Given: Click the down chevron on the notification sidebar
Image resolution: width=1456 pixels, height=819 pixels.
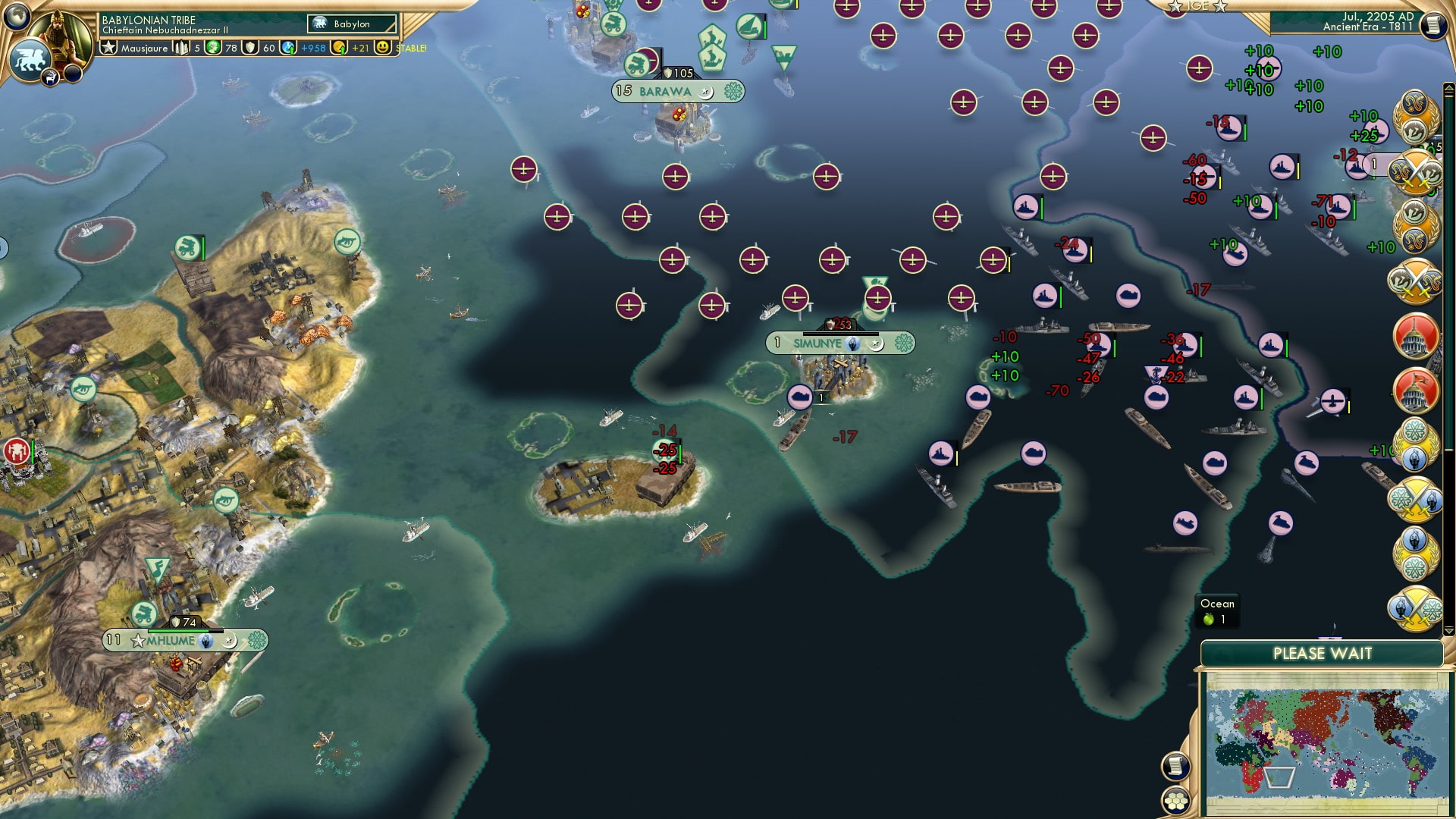Looking at the screenshot, I should (x=1448, y=630).
